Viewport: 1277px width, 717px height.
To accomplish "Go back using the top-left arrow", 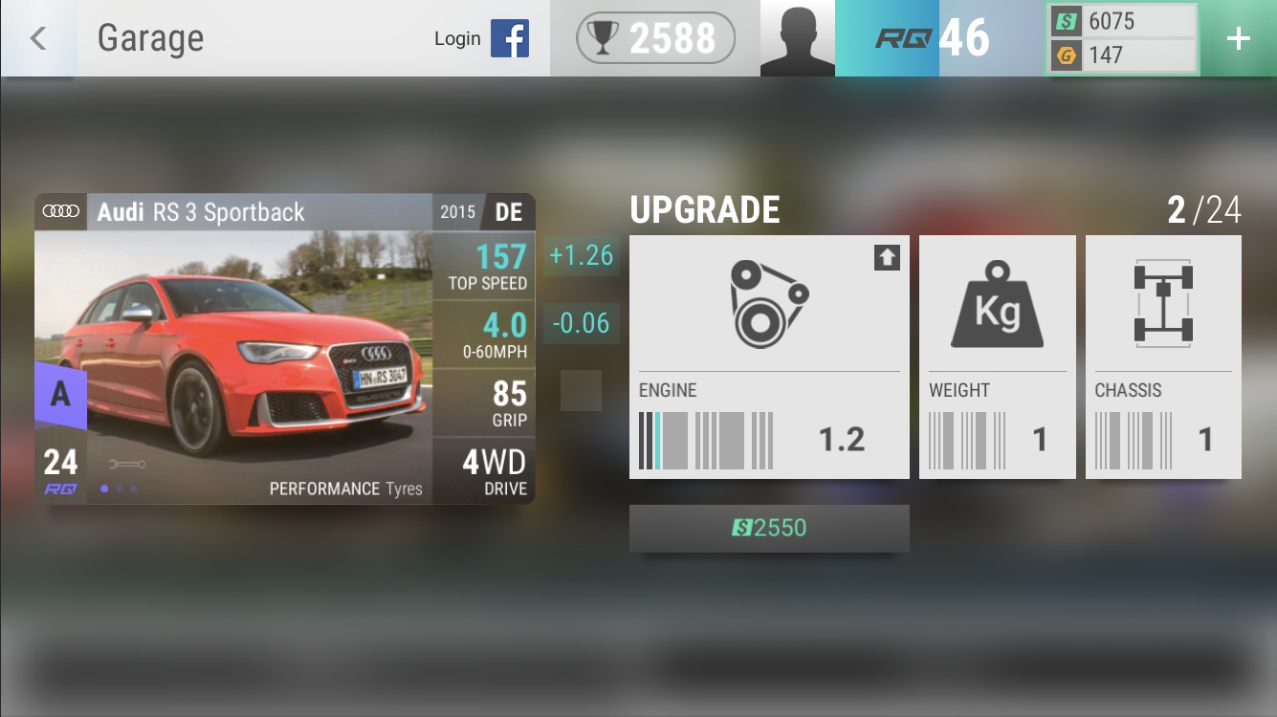I will coord(38,39).
